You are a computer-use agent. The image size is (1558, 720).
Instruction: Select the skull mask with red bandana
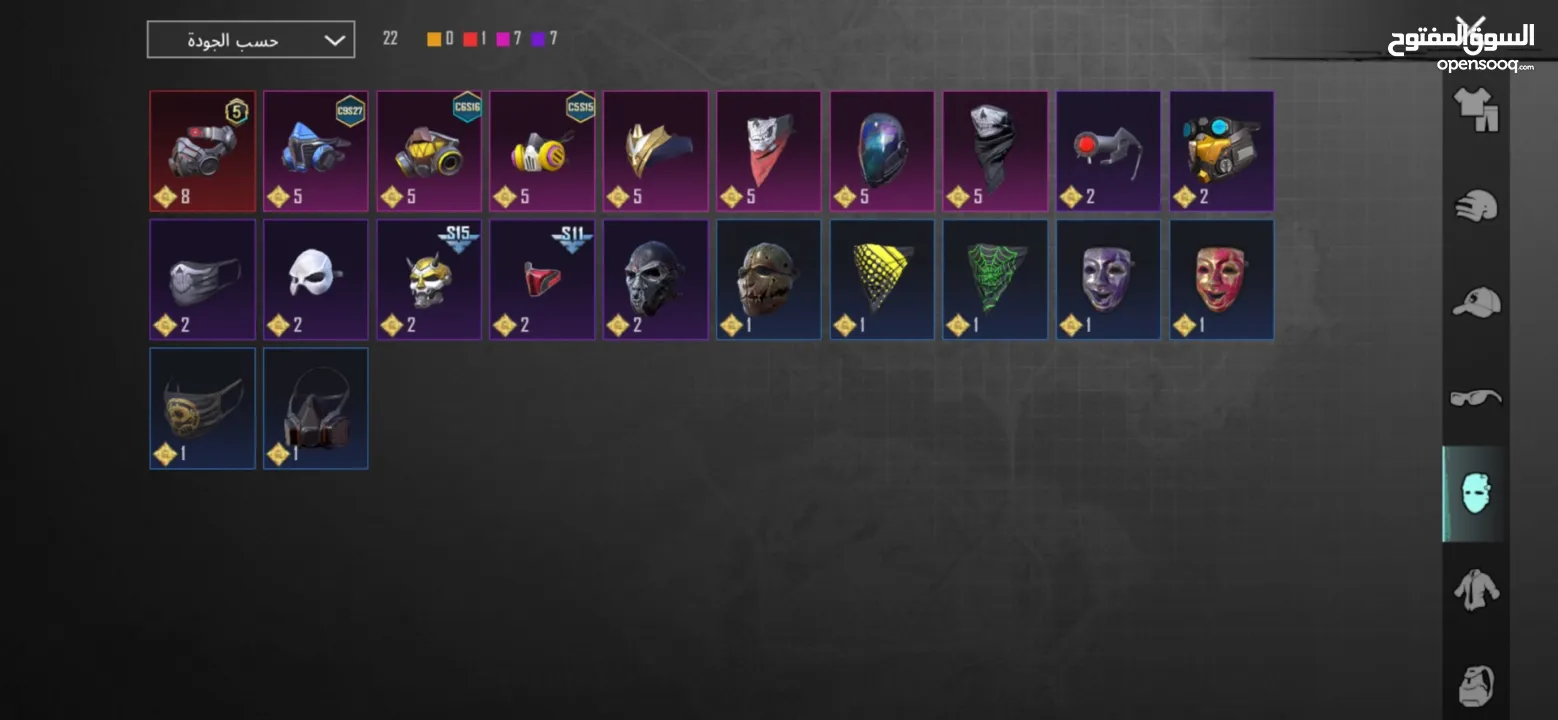pyautogui.click(x=768, y=151)
